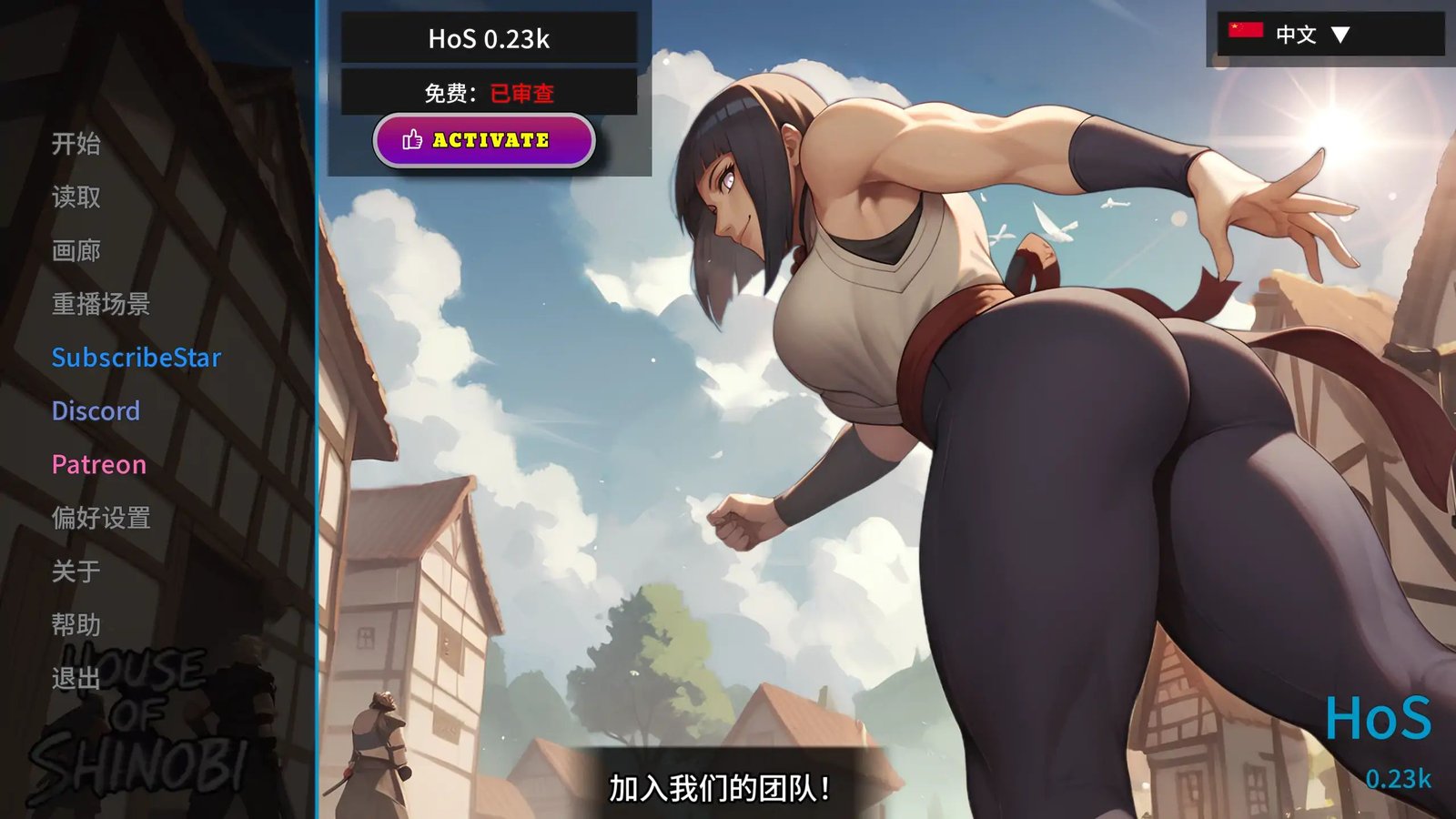Viewport: 1456px width, 819px height.
Task: Click the thumbs-up icon on the Activate button
Action: point(410,141)
